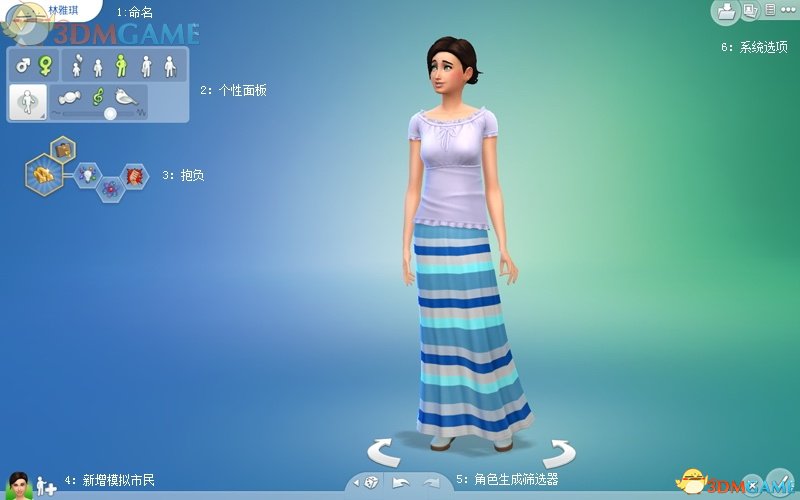The height and width of the screenshot is (500, 800).
Task: Select the green treble clef voice icon
Action: [98, 97]
